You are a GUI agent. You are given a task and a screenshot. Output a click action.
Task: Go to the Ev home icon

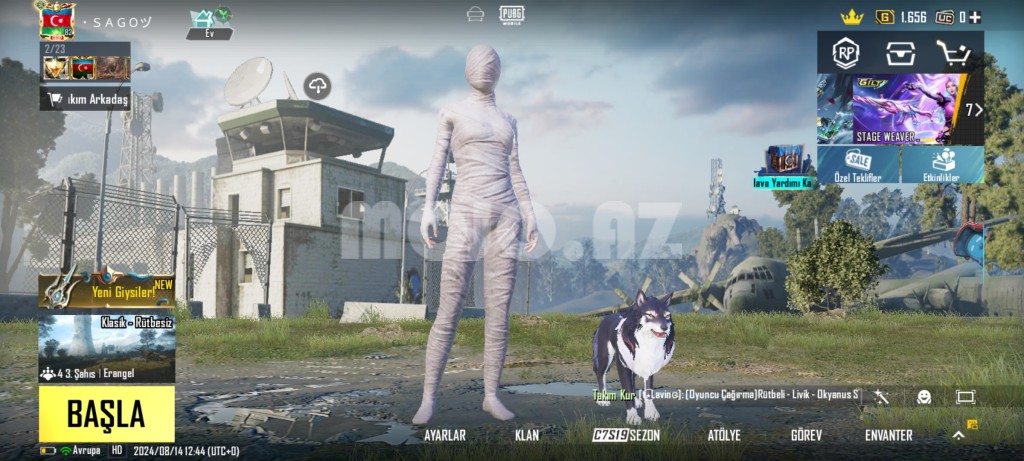209,23
